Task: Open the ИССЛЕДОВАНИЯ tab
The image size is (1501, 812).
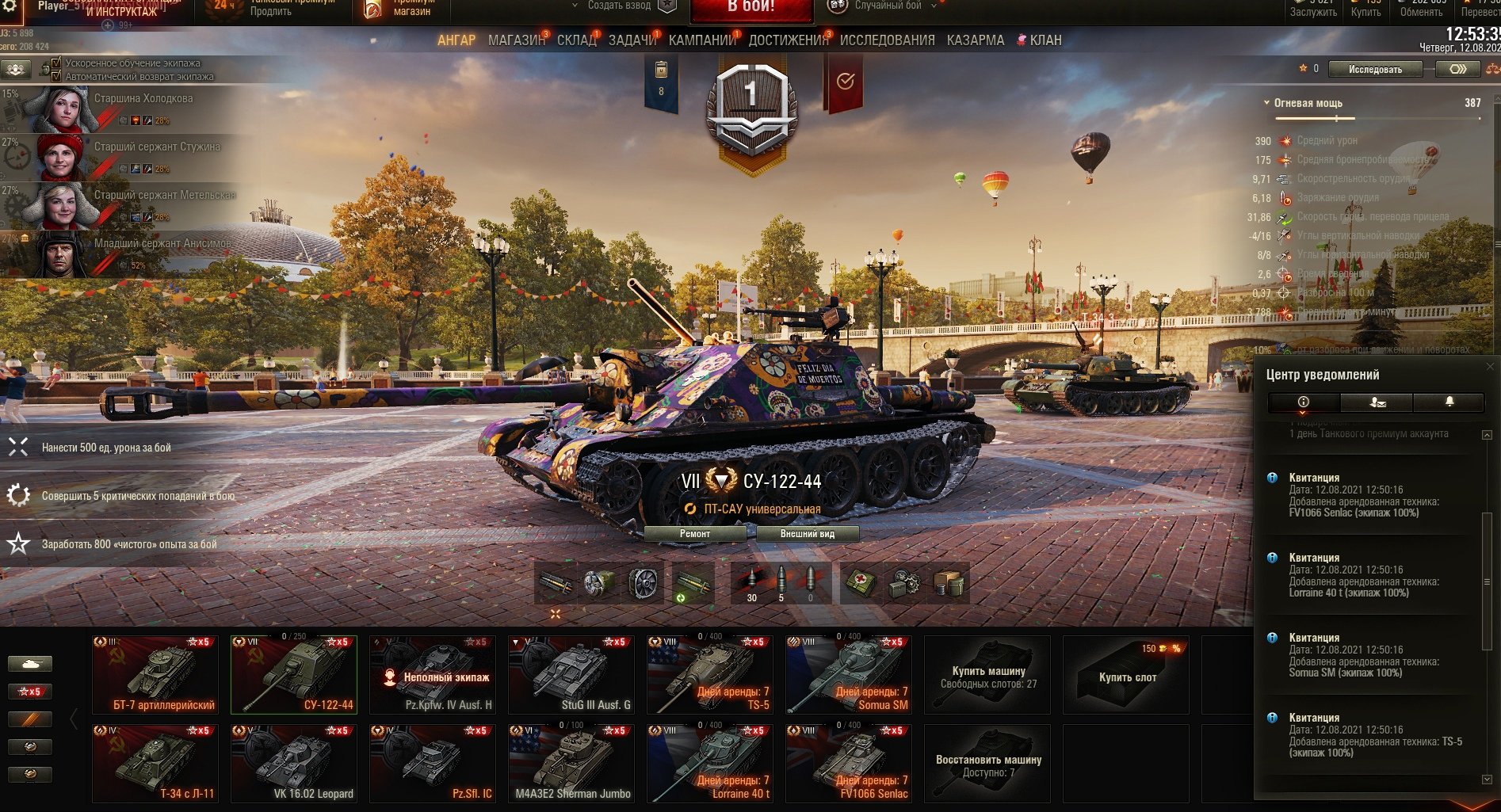Action: 887,40
